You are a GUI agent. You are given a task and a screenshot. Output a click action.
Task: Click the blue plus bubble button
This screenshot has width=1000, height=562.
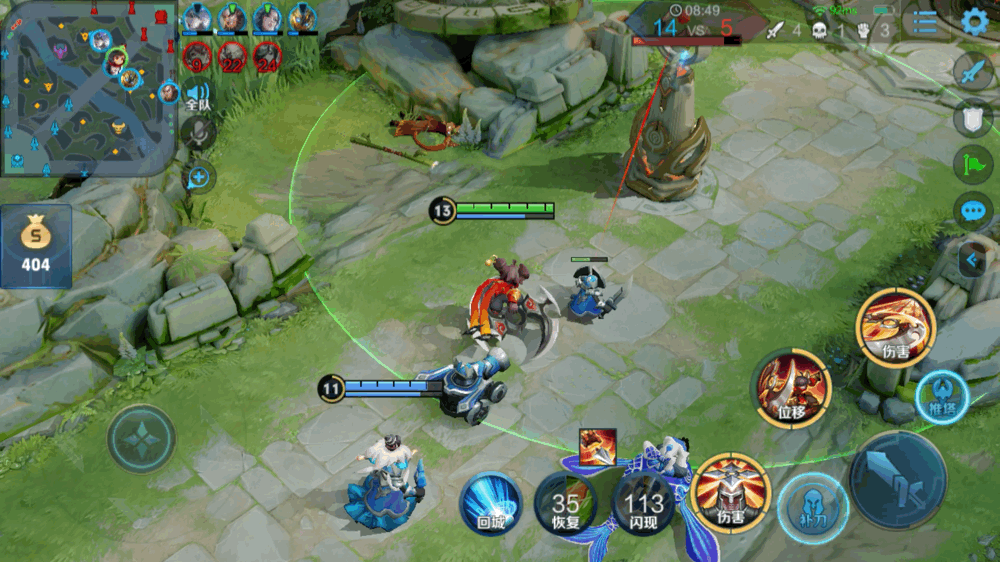click(x=199, y=178)
